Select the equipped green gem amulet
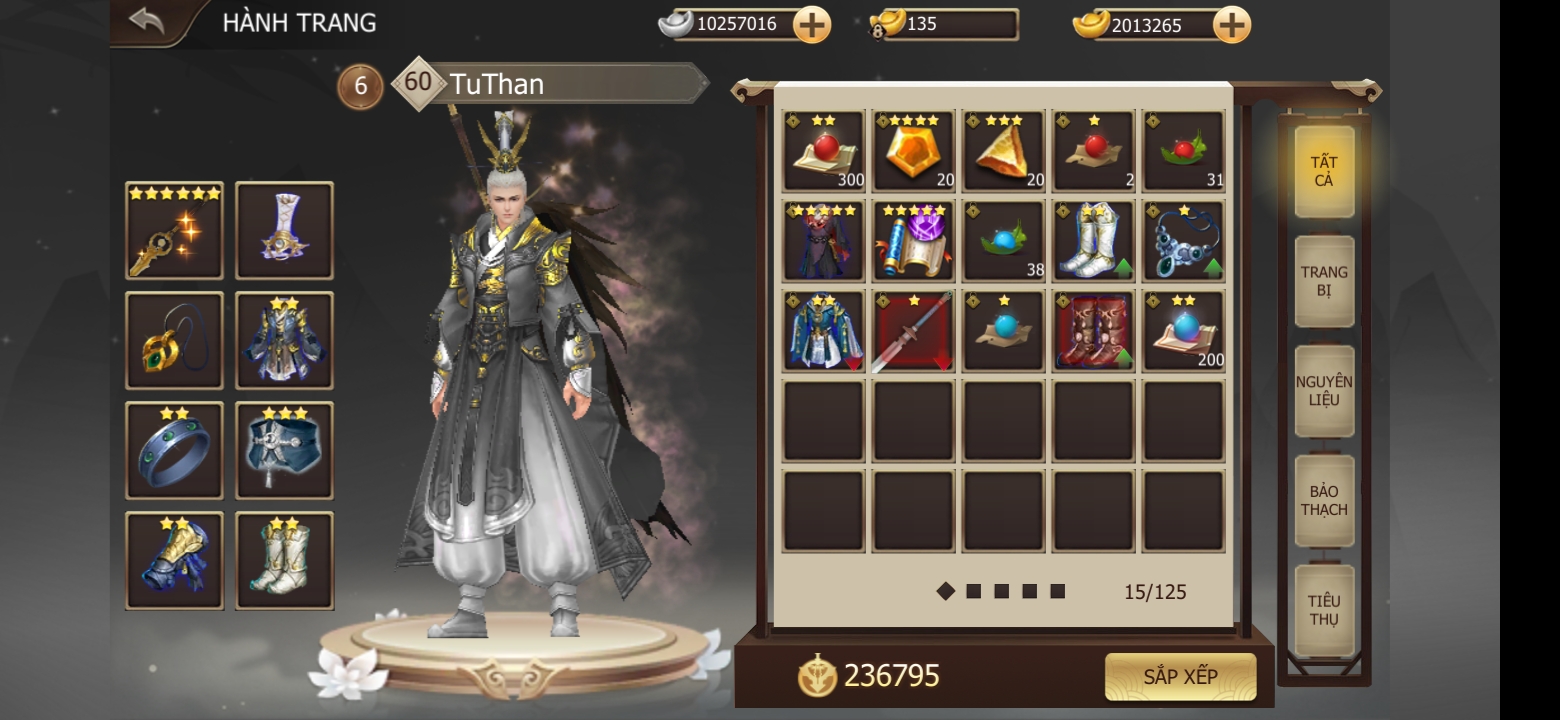The width and height of the screenshot is (1560, 720). 174,341
